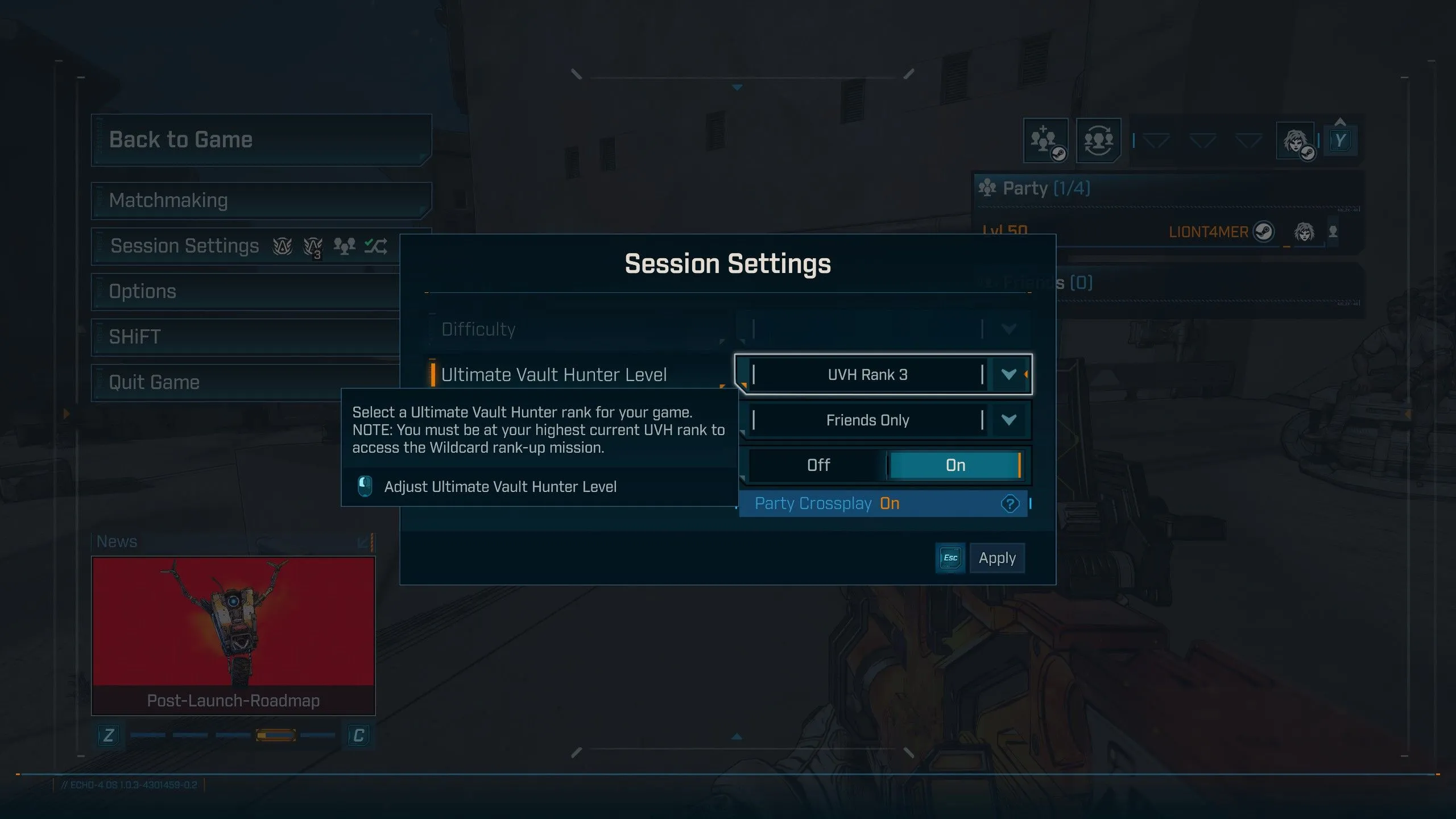
Task: Click the invite friends party icon
Action: [x=1046, y=141]
